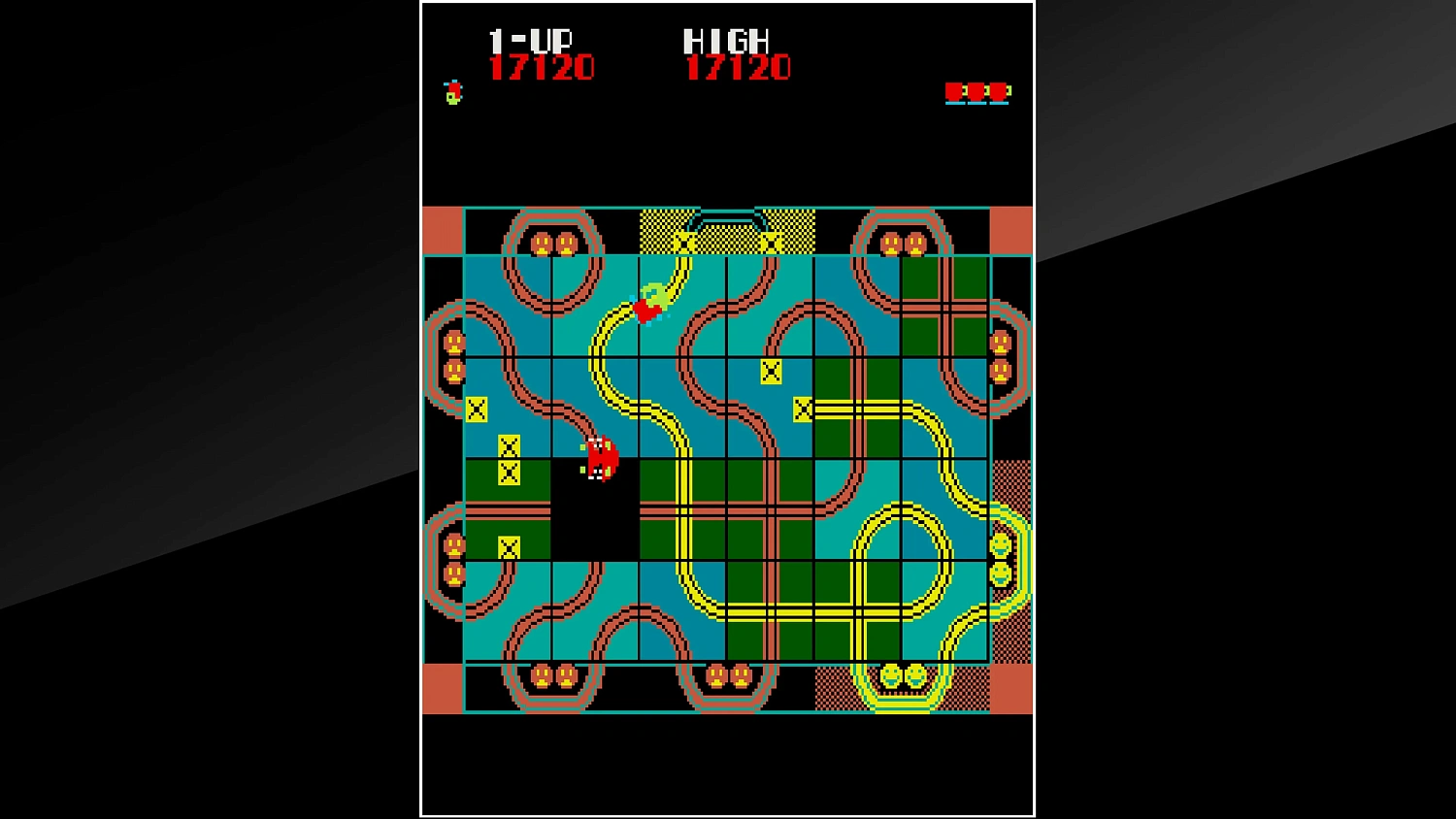Viewport: 1456px width, 819px height.
Task: Click the leftmost red reserve life
Action: (957, 92)
